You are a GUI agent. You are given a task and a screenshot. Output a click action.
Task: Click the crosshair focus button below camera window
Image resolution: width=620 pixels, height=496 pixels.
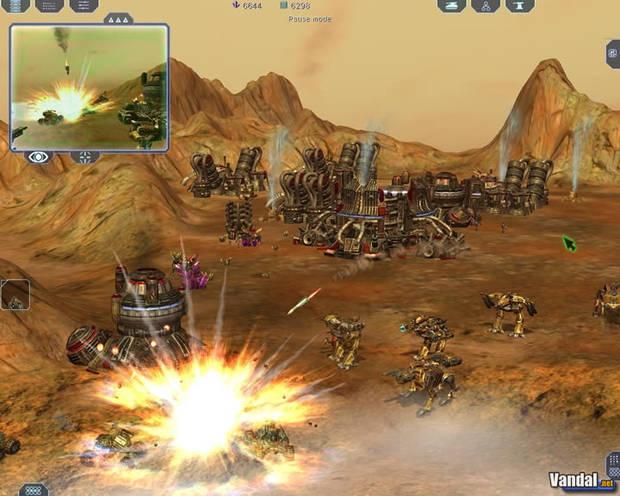click(85, 157)
